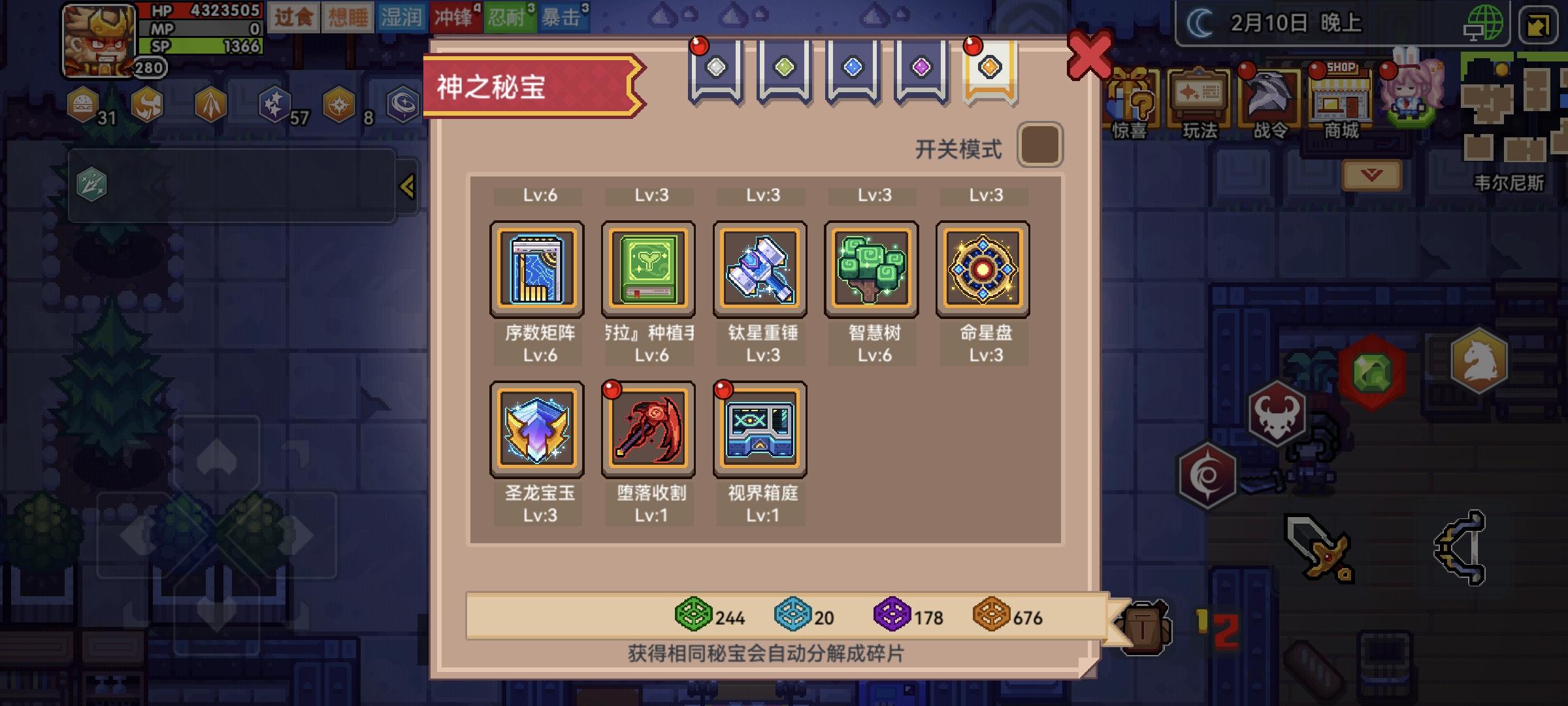Select the 序数矩阵 Lv:6 treasure
This screenshot has height=706, width=1568.
click(x=538, y=269)
